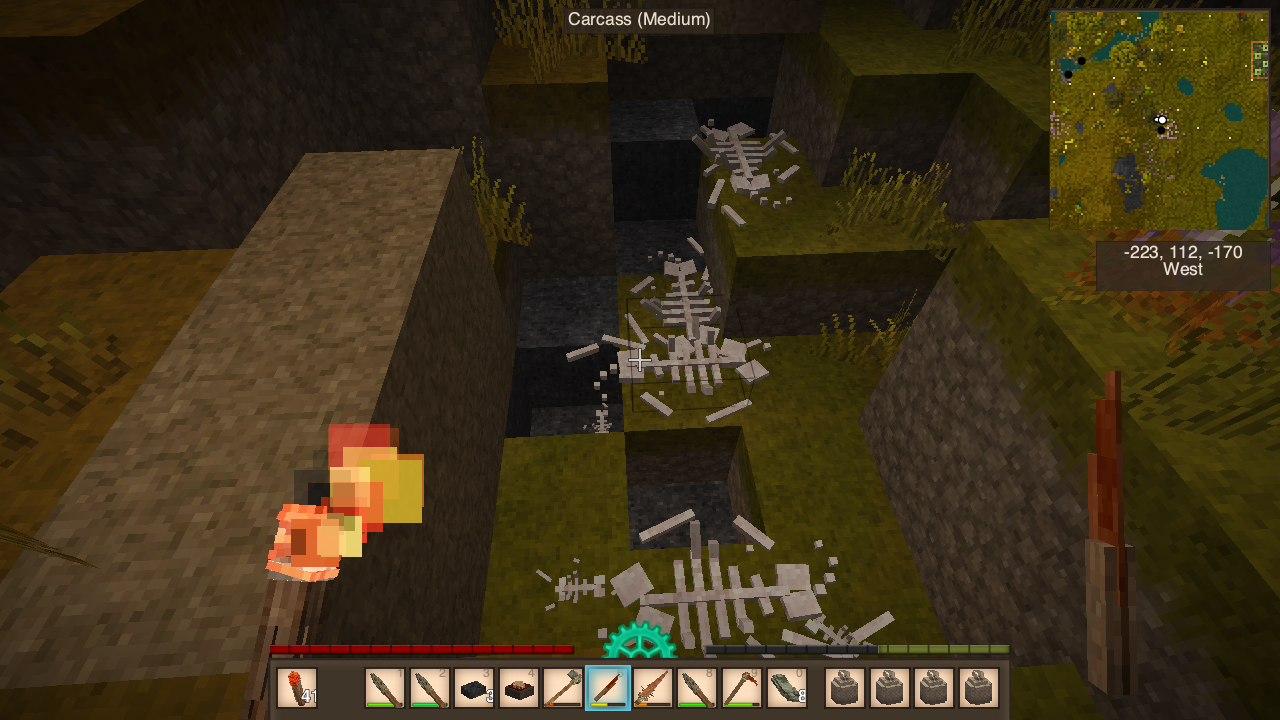Image resolution: width=1280 pixels, height=720 pixels.
Task: Click the highlighted active hotbar slot
Action: point(608,688)
